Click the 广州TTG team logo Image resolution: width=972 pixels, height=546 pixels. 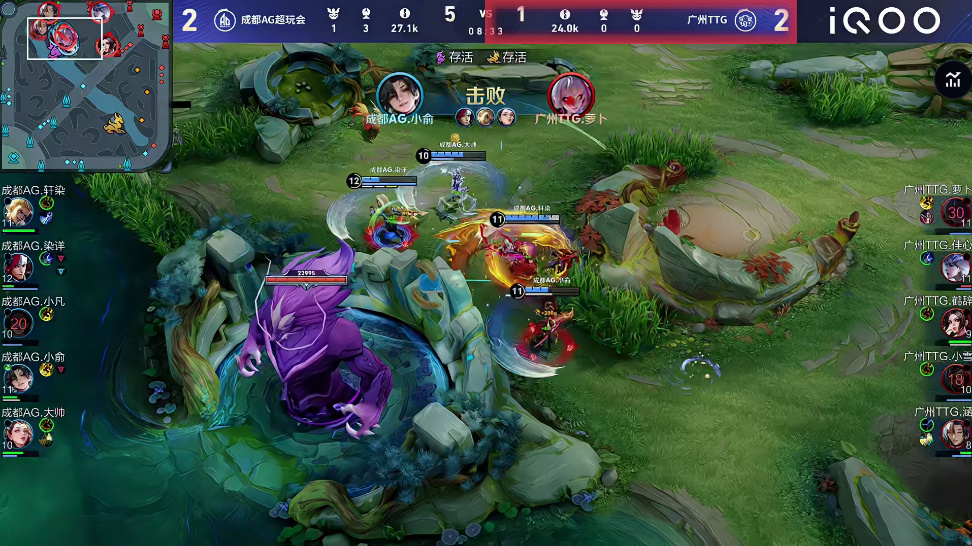[x=745, y=21]
